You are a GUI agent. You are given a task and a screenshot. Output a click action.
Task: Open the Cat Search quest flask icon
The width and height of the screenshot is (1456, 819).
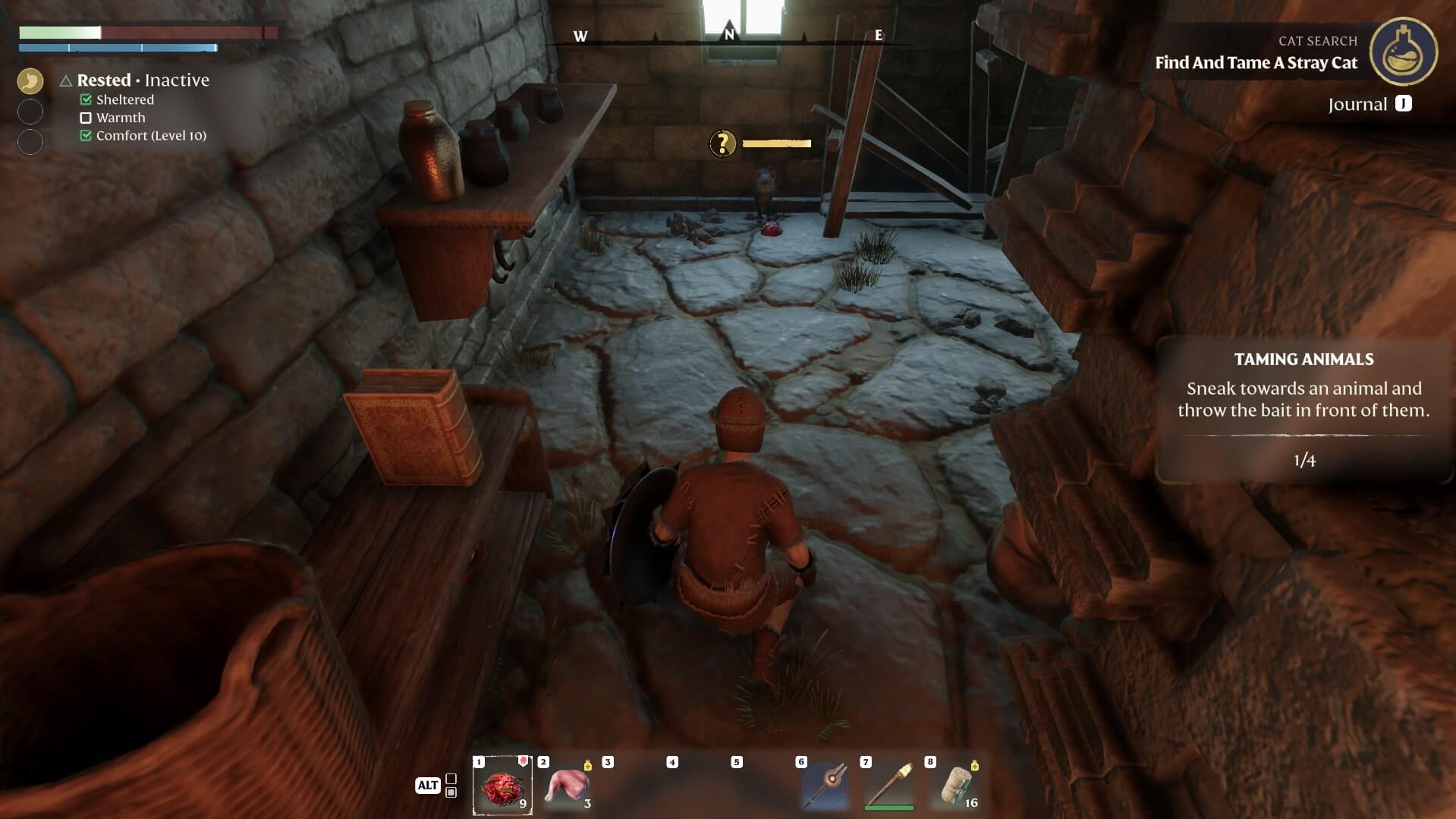coord(1403,51)
